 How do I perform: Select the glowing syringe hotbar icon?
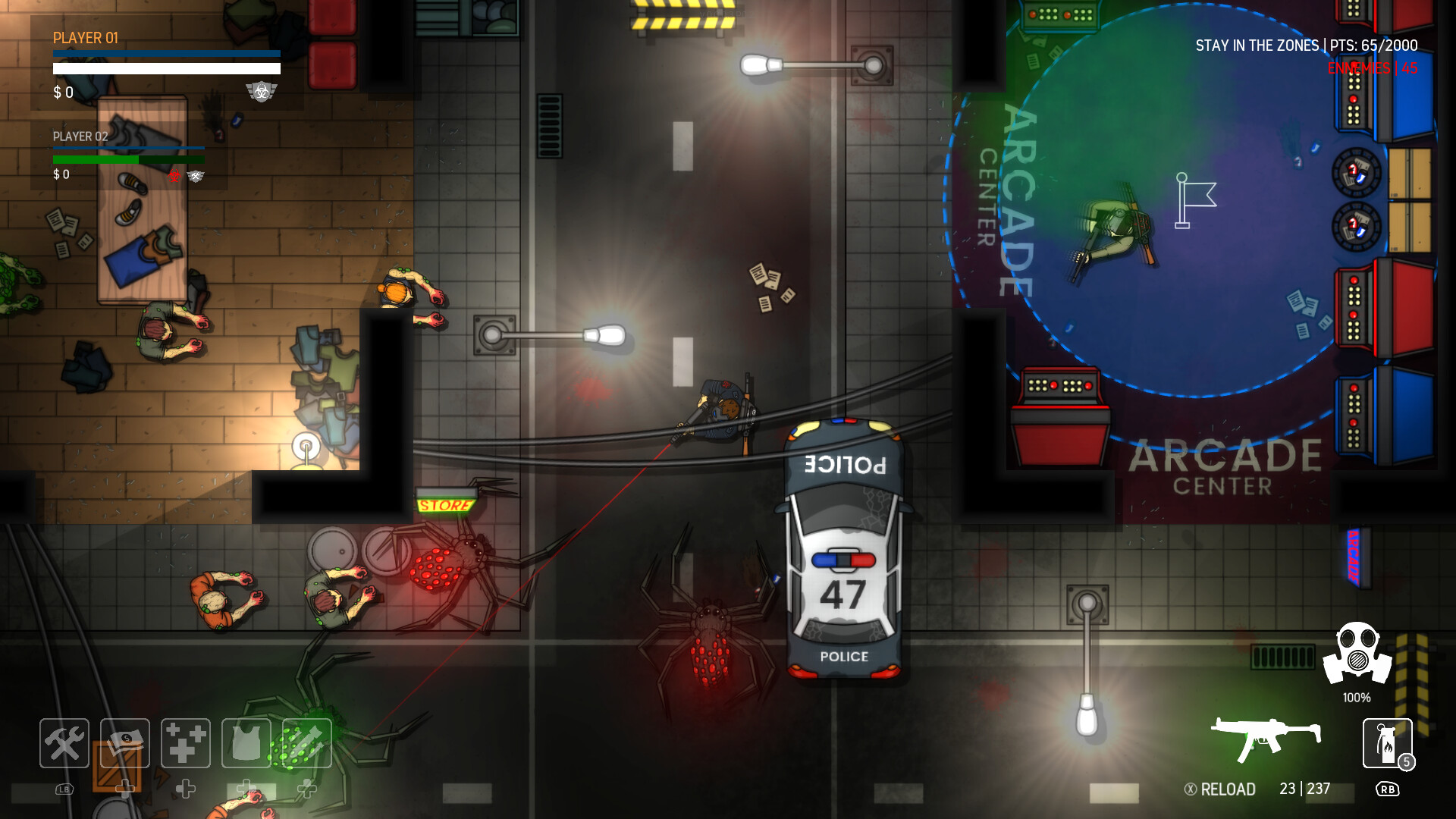click(306, 743)
